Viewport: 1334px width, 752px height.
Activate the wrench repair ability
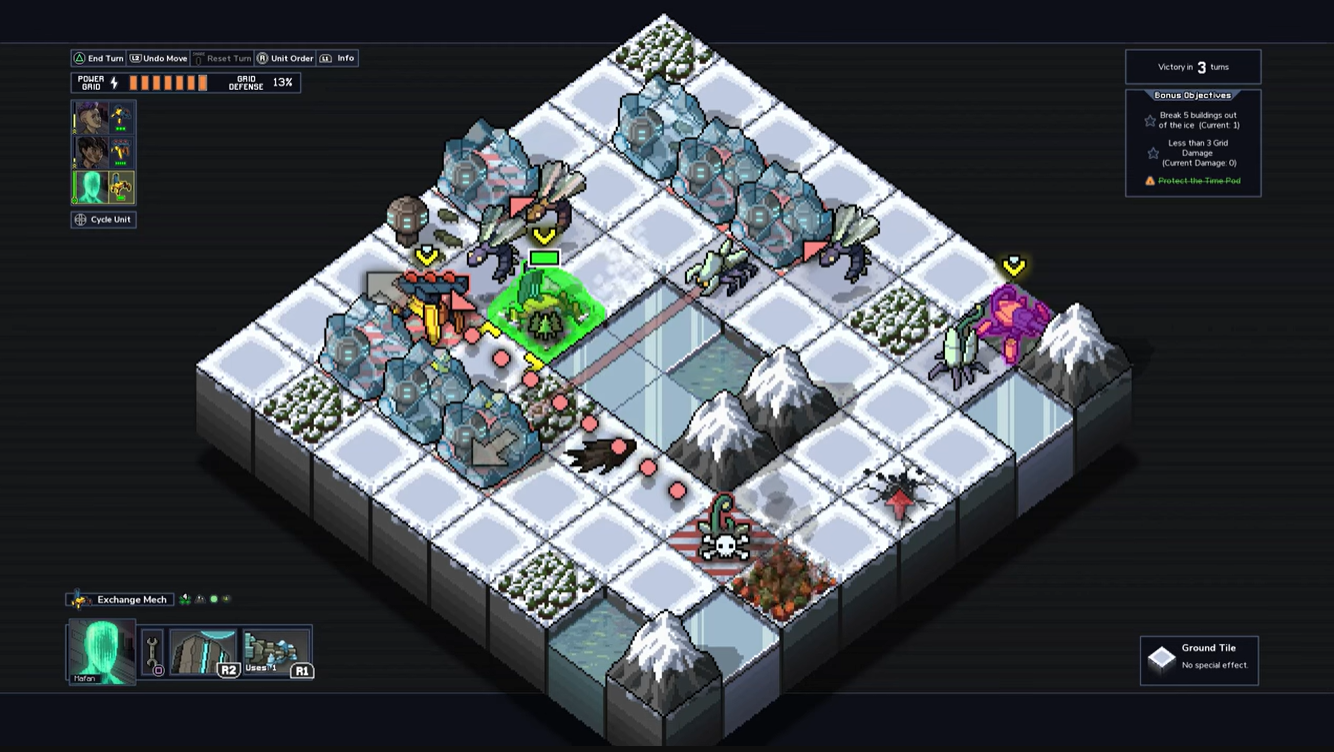[153, 653]
